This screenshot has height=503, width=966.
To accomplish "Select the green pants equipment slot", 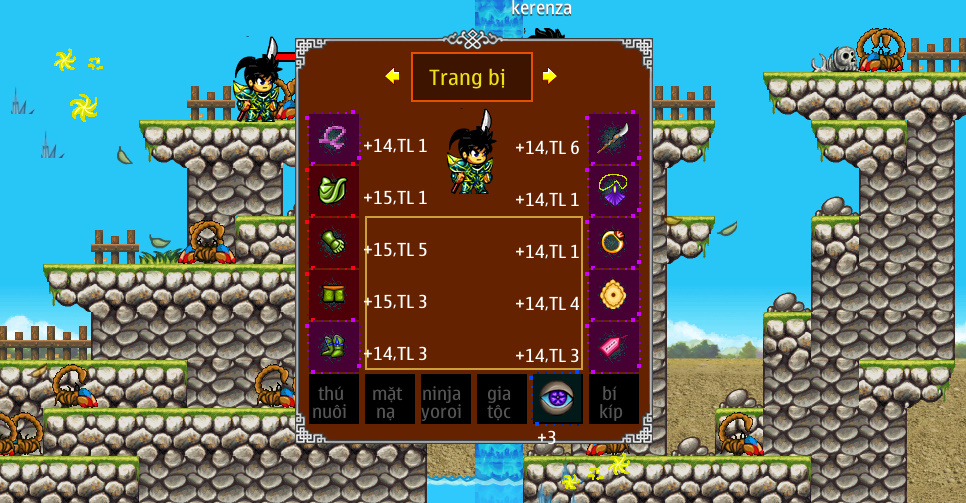I will coord(333,295).
